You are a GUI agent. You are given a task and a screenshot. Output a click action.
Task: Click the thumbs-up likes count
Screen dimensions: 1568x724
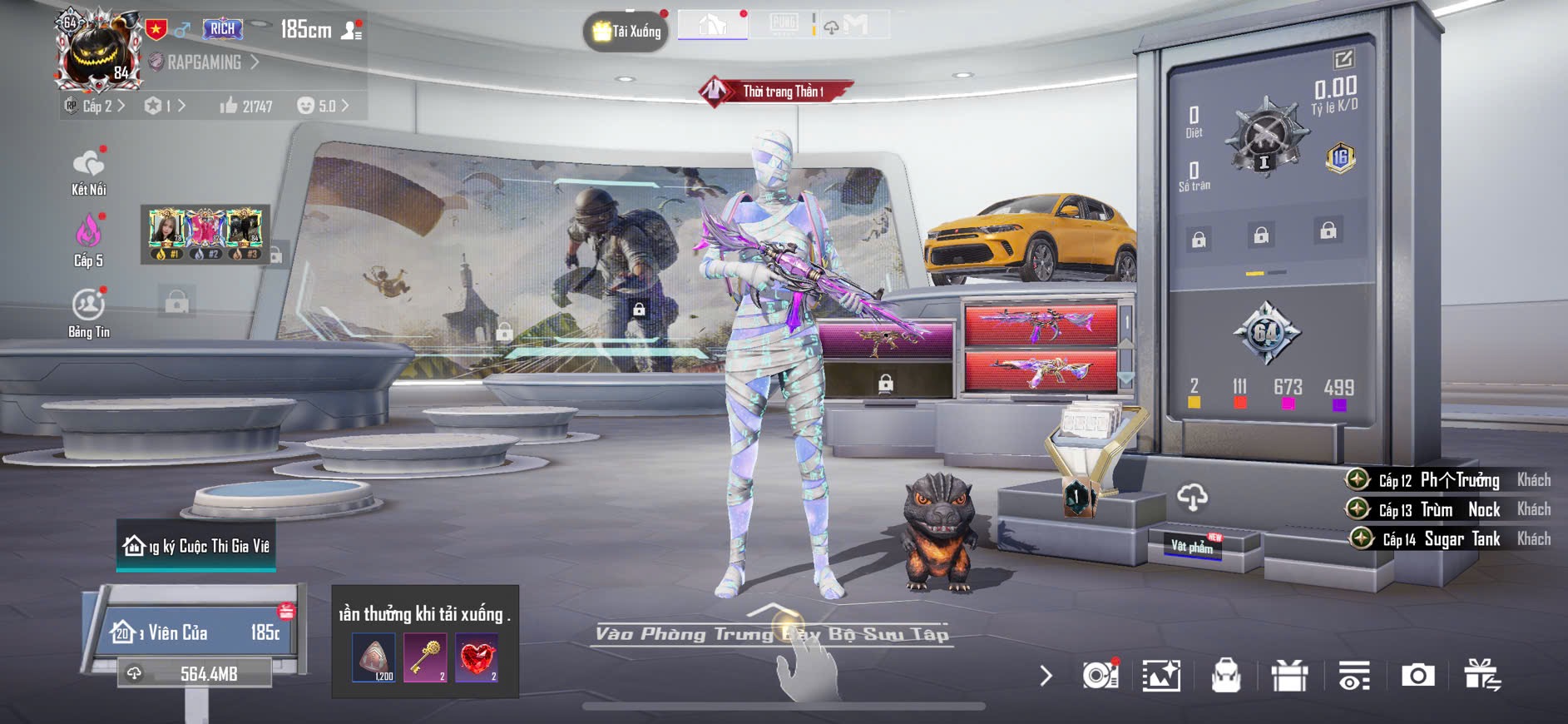pos(245,106)
